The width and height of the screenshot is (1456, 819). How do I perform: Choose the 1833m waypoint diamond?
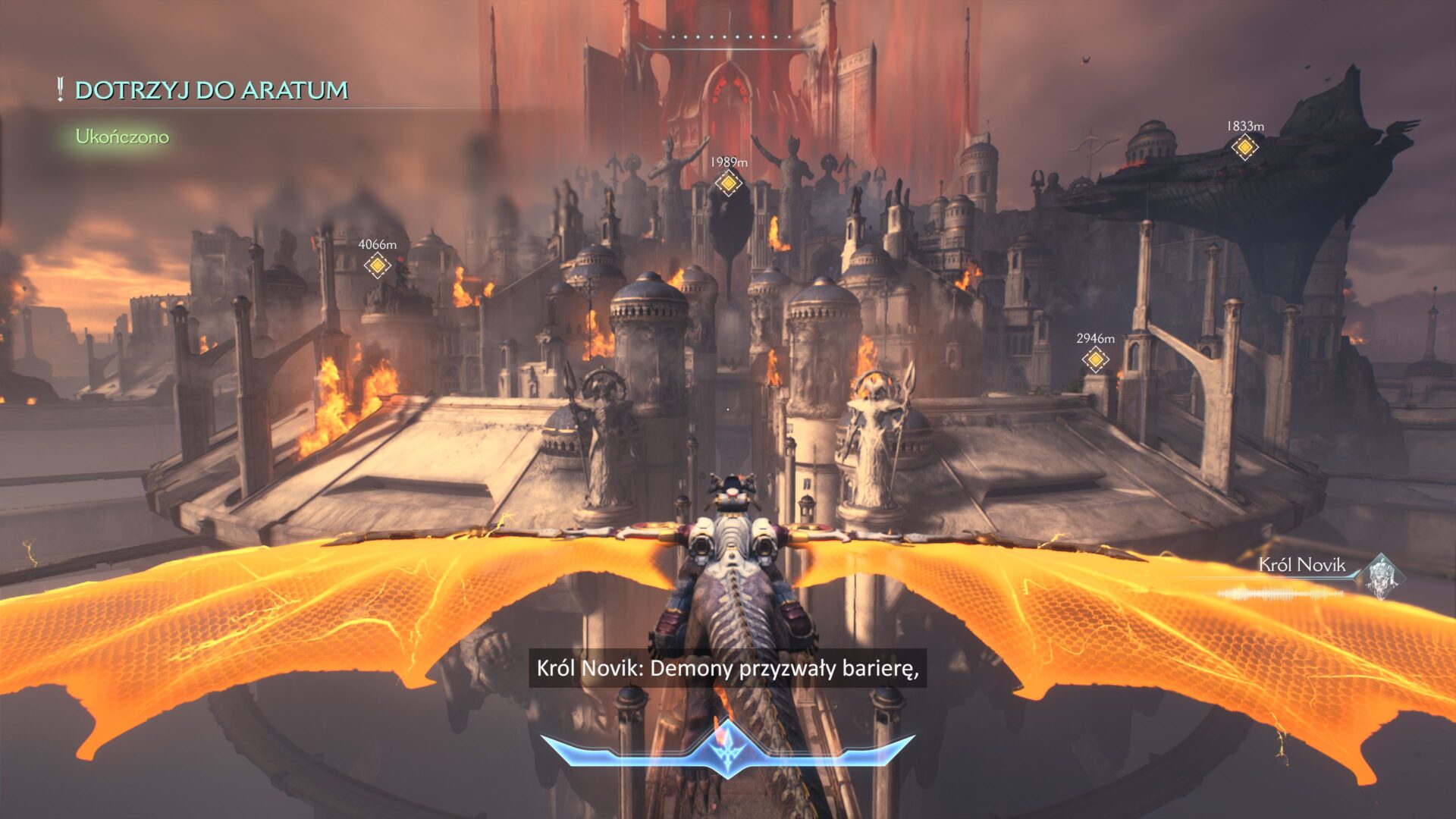pyautogui.click(x=1244, y=147)
